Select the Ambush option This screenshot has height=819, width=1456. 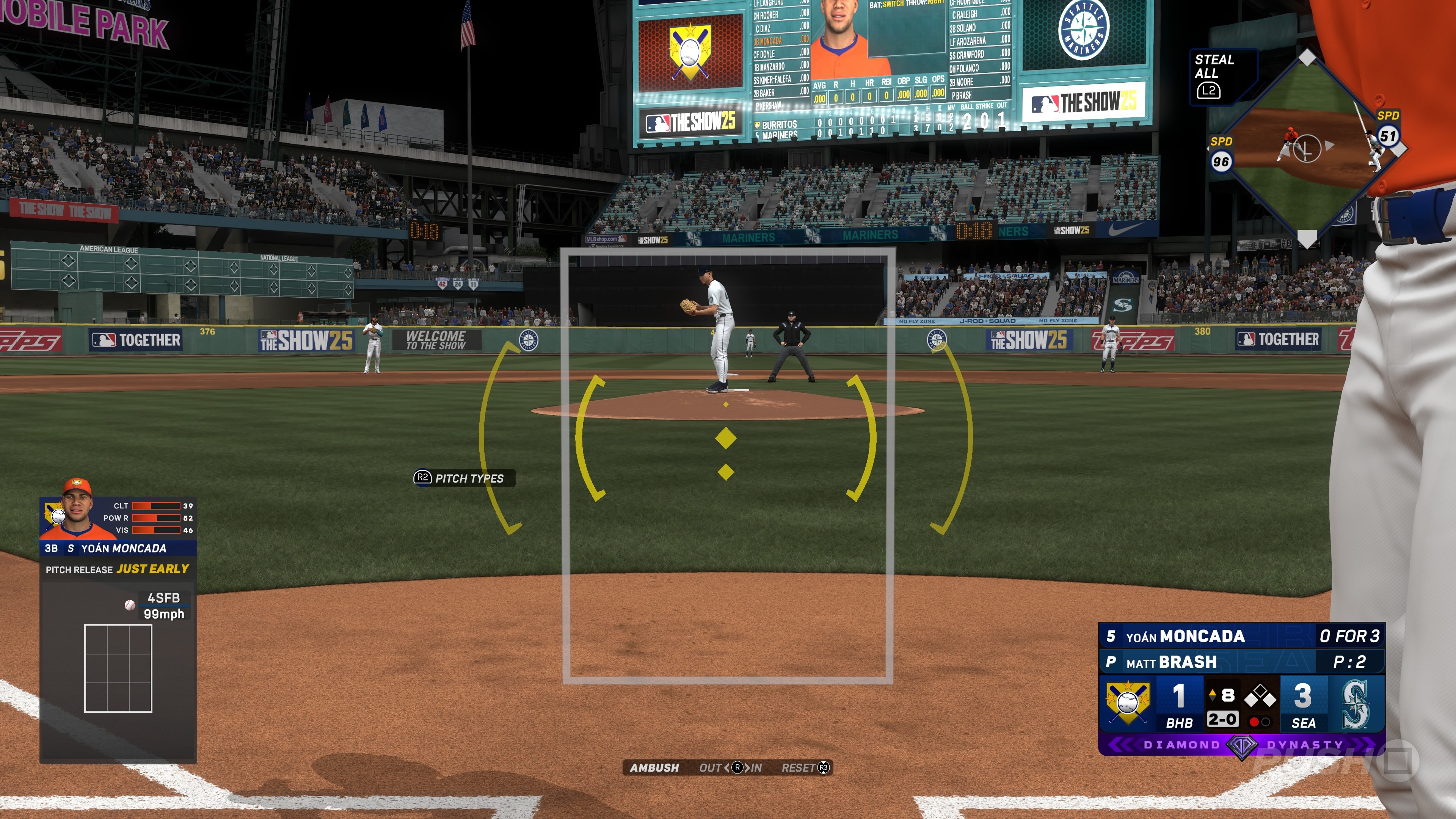[654, 767]
